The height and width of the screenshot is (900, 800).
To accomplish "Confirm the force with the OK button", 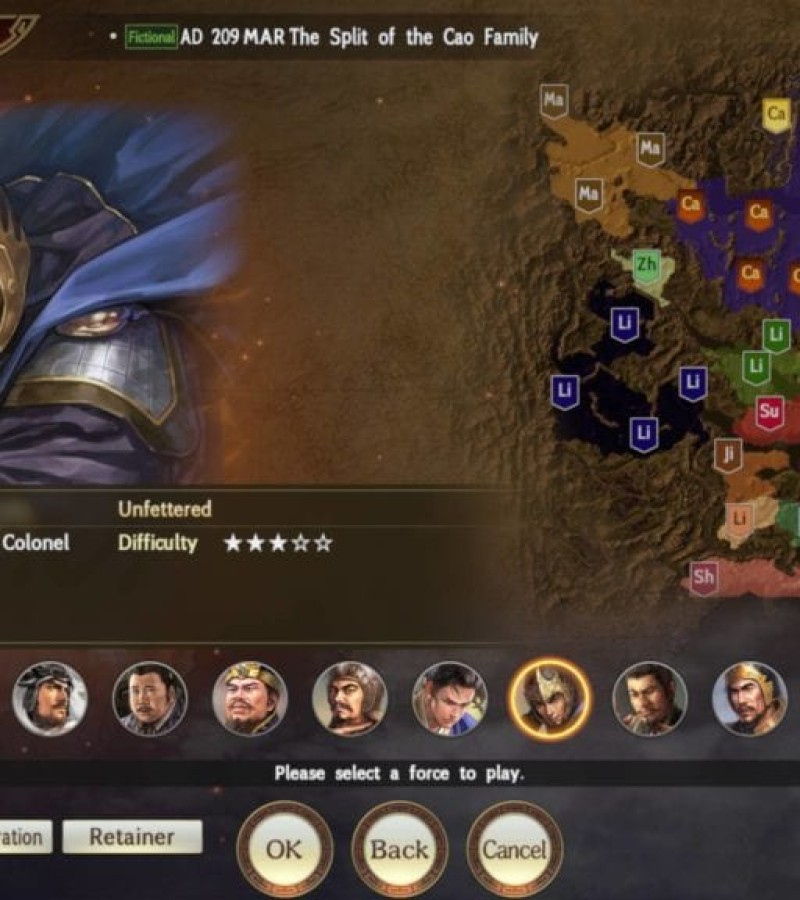I will [284, 850].
